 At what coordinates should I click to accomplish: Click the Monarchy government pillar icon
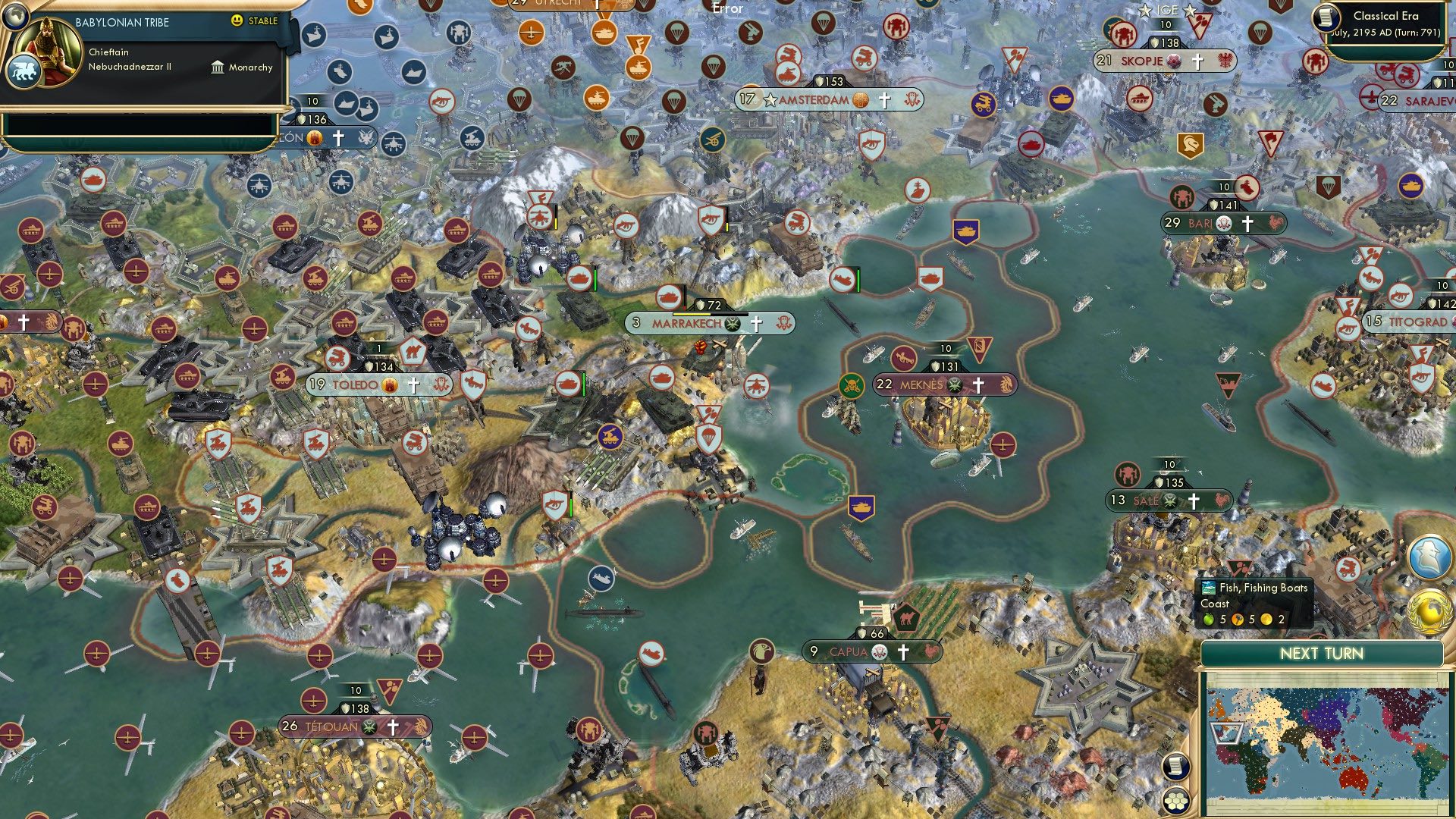(x=218, y=67)
